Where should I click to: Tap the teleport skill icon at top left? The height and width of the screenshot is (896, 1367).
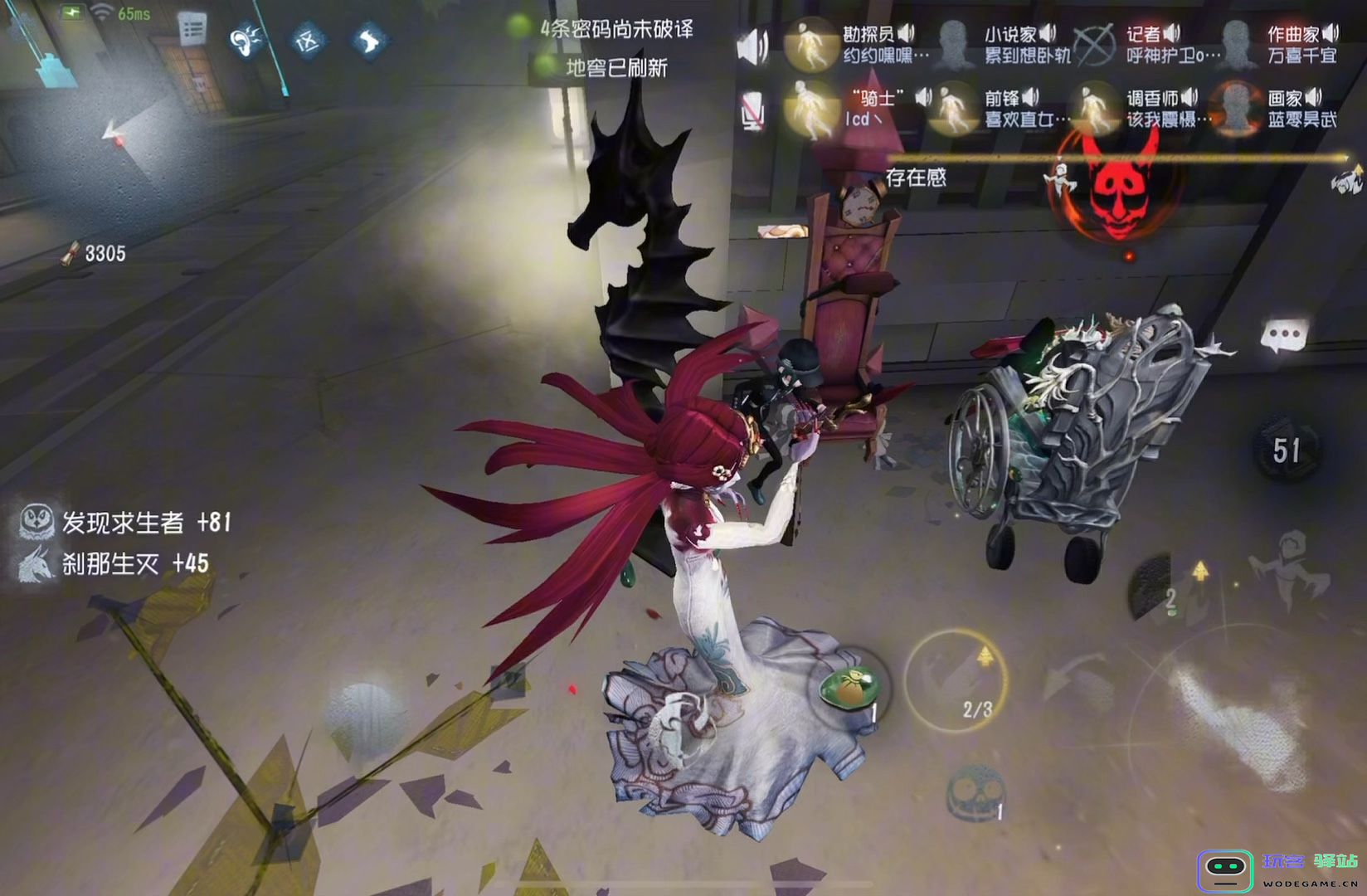367,40
